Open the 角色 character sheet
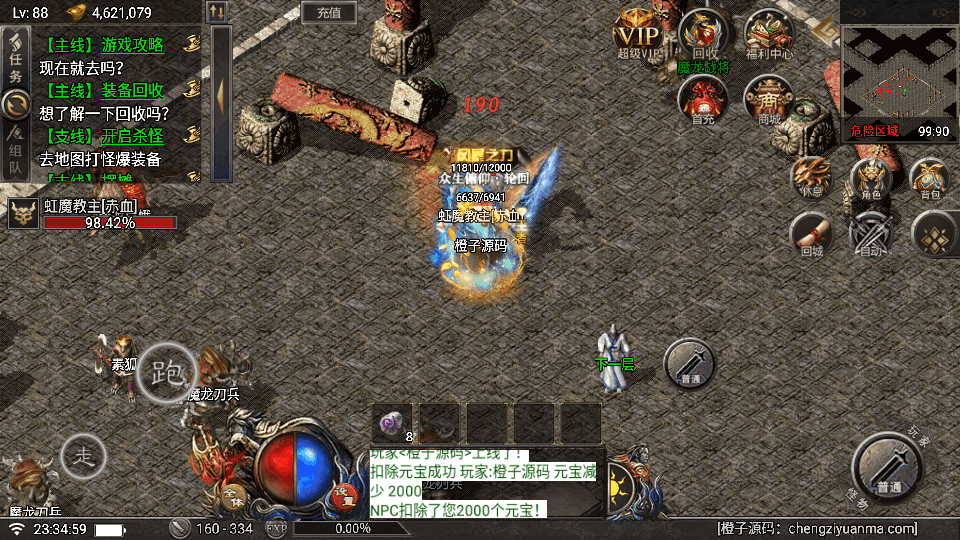Viewport: 960px width, 540px height. (x=870, y=177)
